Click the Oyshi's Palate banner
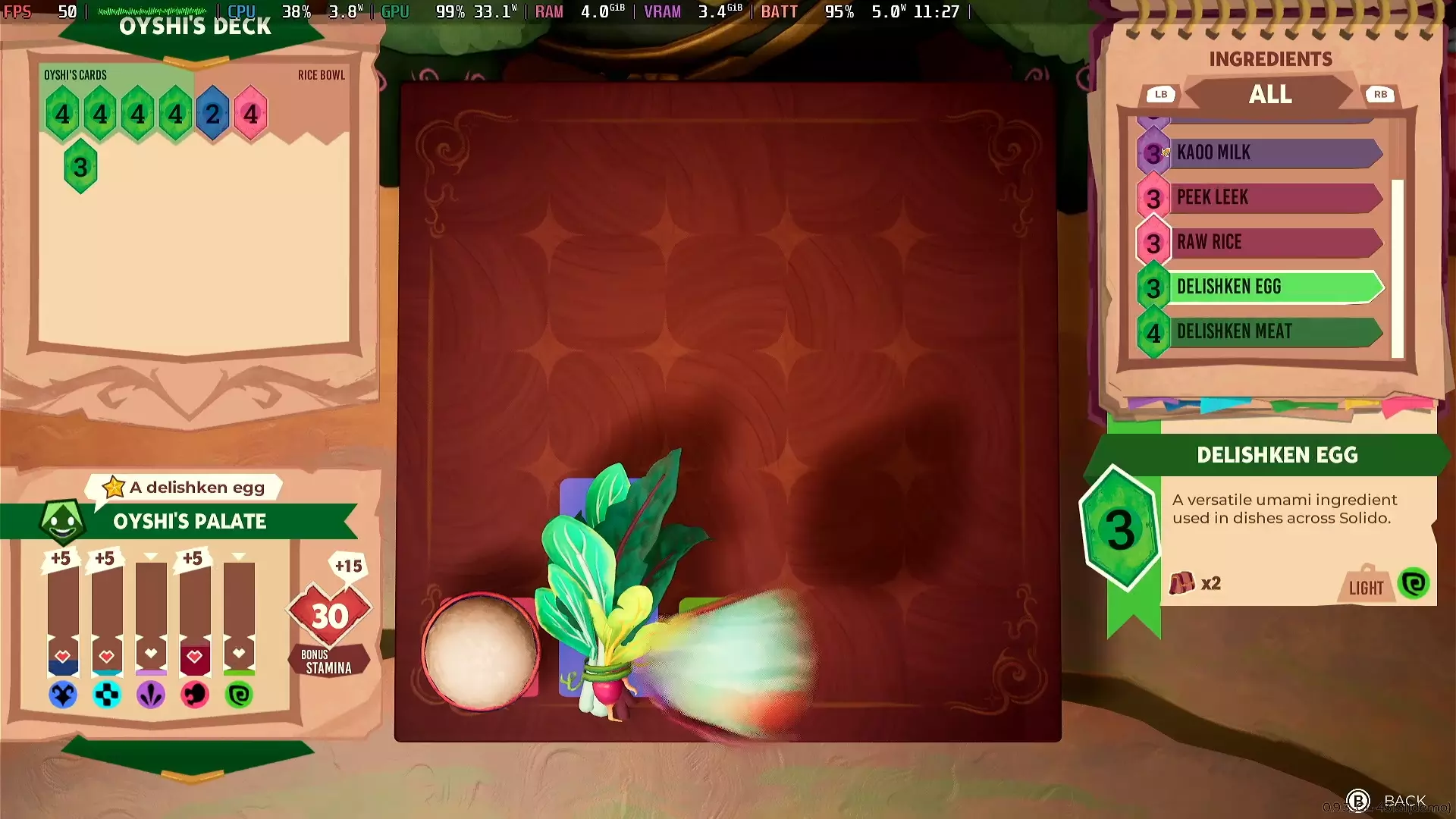Viewport: 1456px width, 819px height. tap(190, 522)
